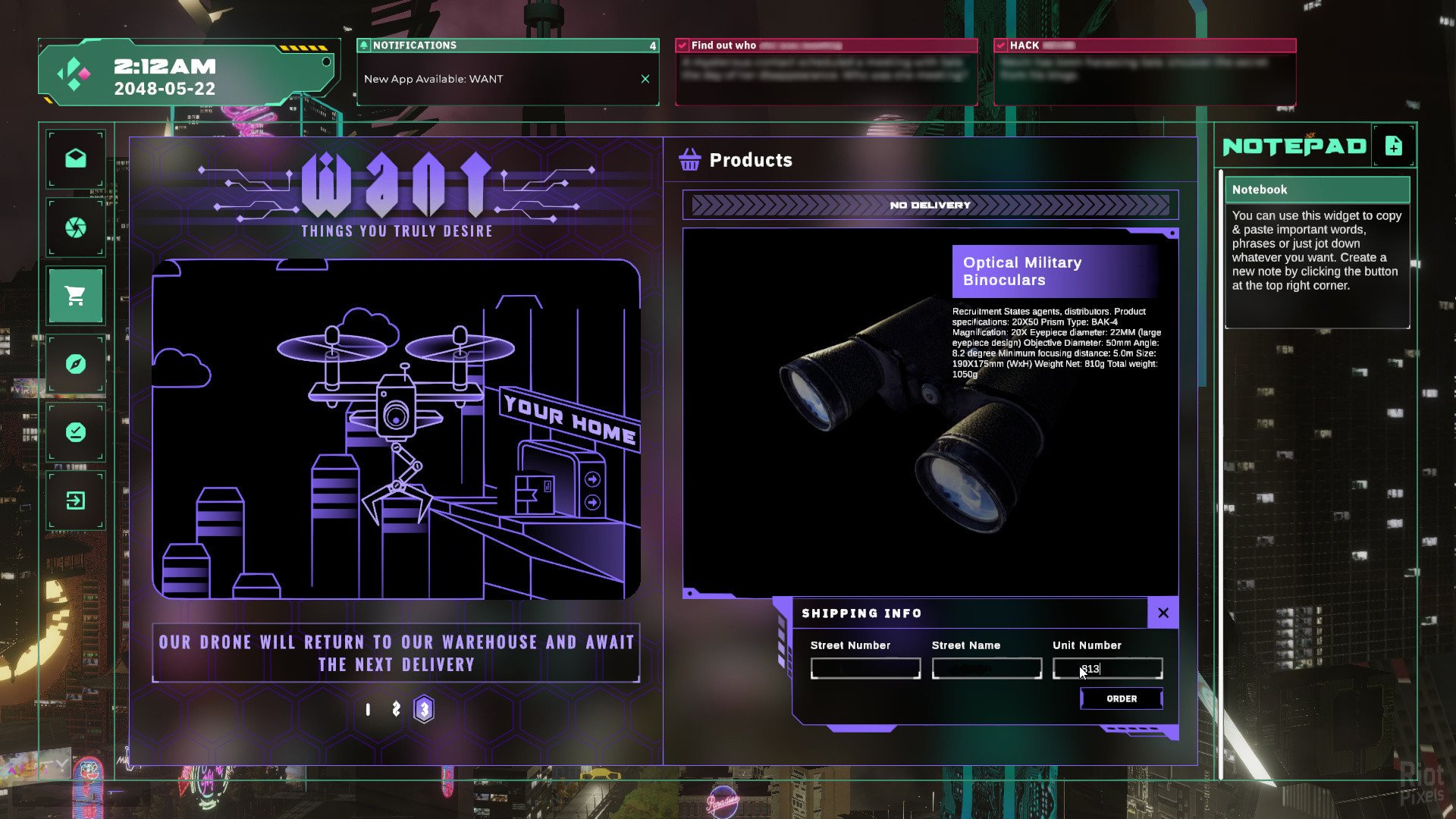Image resolution: width=1456 pixels, height=819 pixels.
Task: Create a new note in Notepad
Action: pyautogui.click(x=1393, y=146)
